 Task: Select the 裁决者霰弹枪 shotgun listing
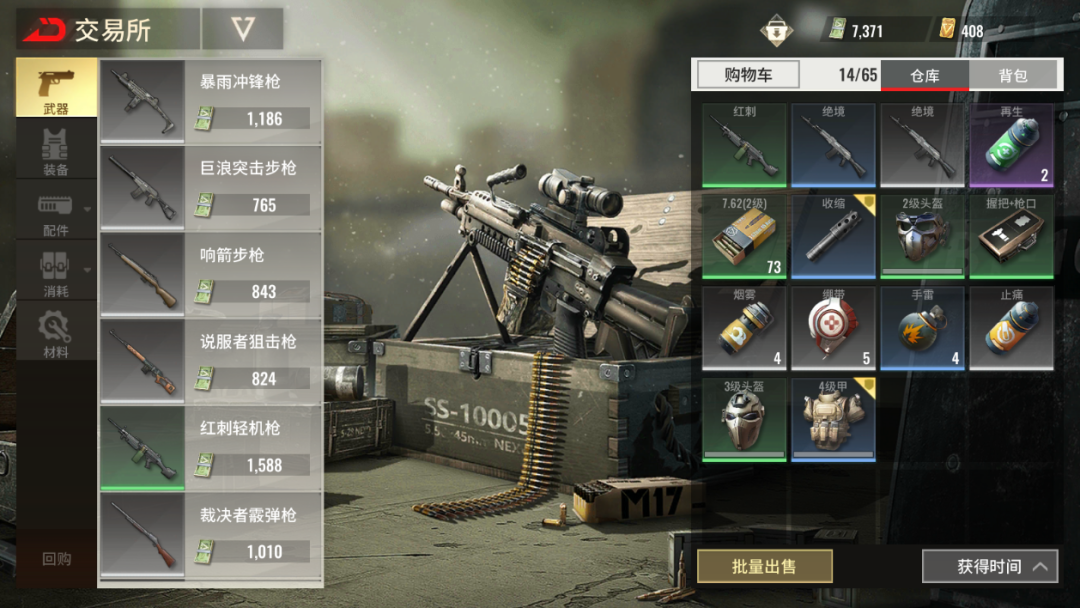211,534
